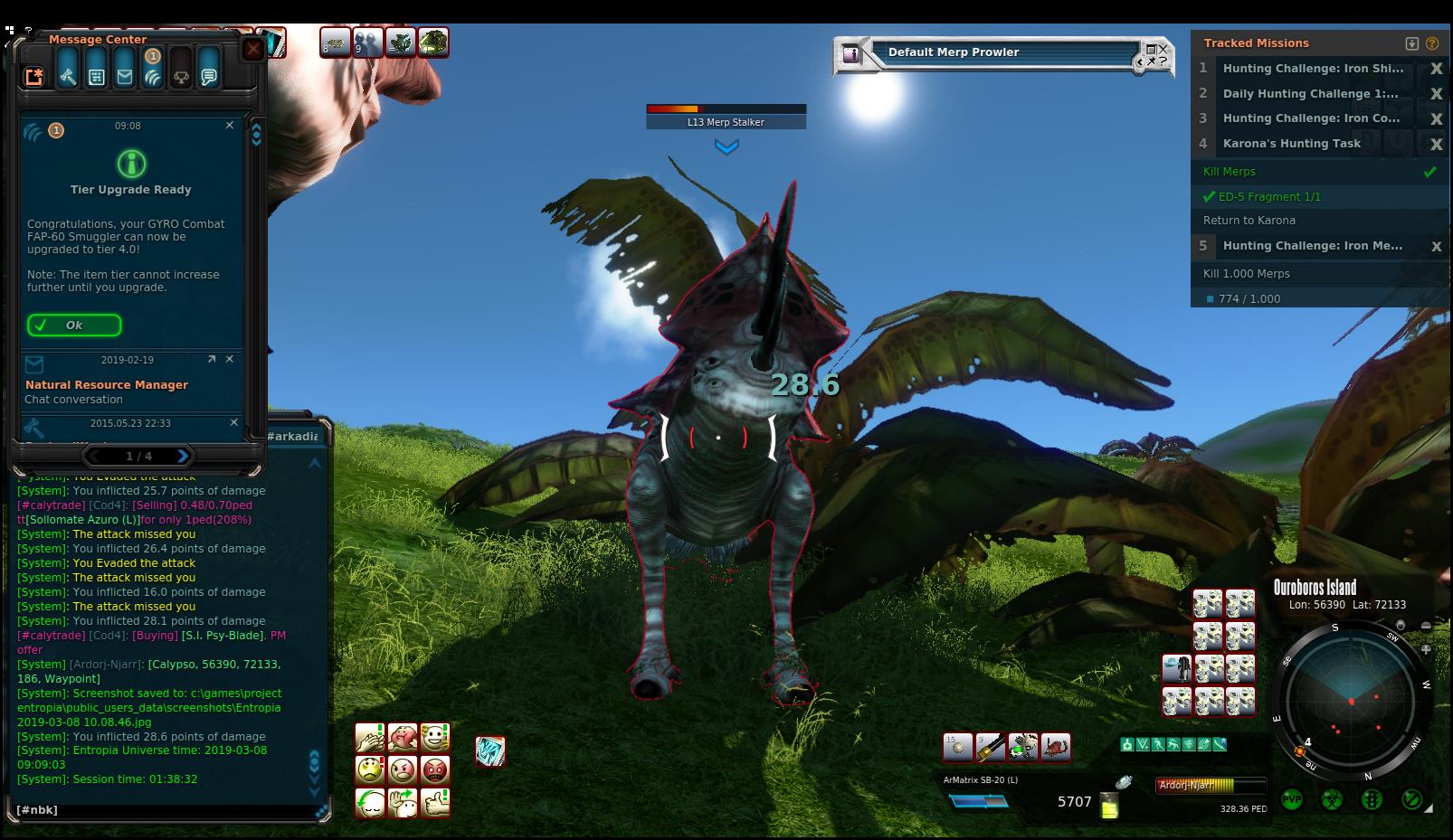1453x840 pixels.
Task: Open the Natural Resource Manager chat conversation
Action: [107, 385]
